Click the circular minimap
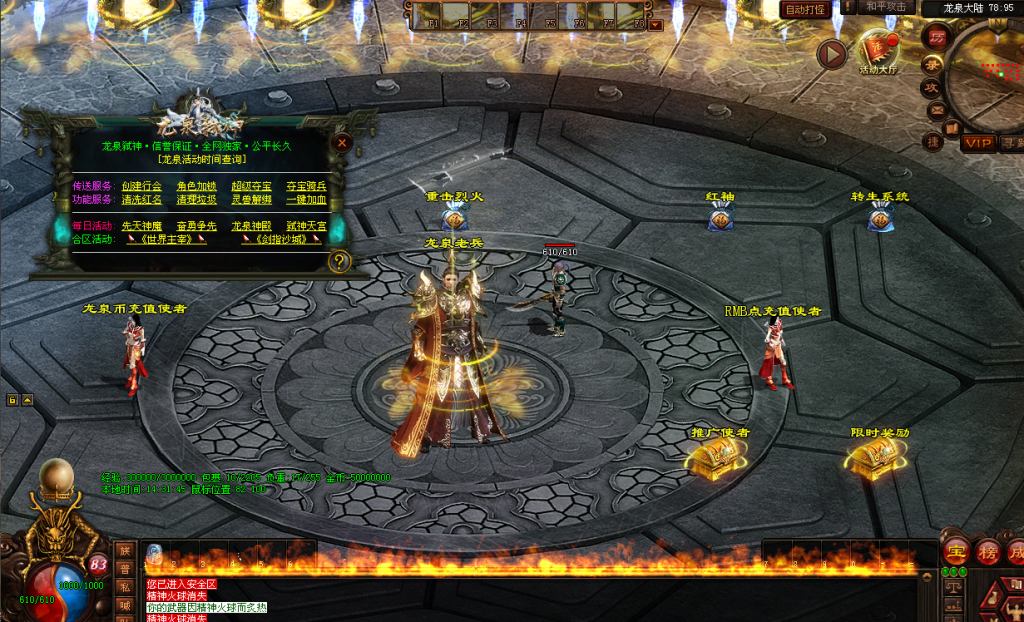The image size is (1024, 622). point(990,68)
